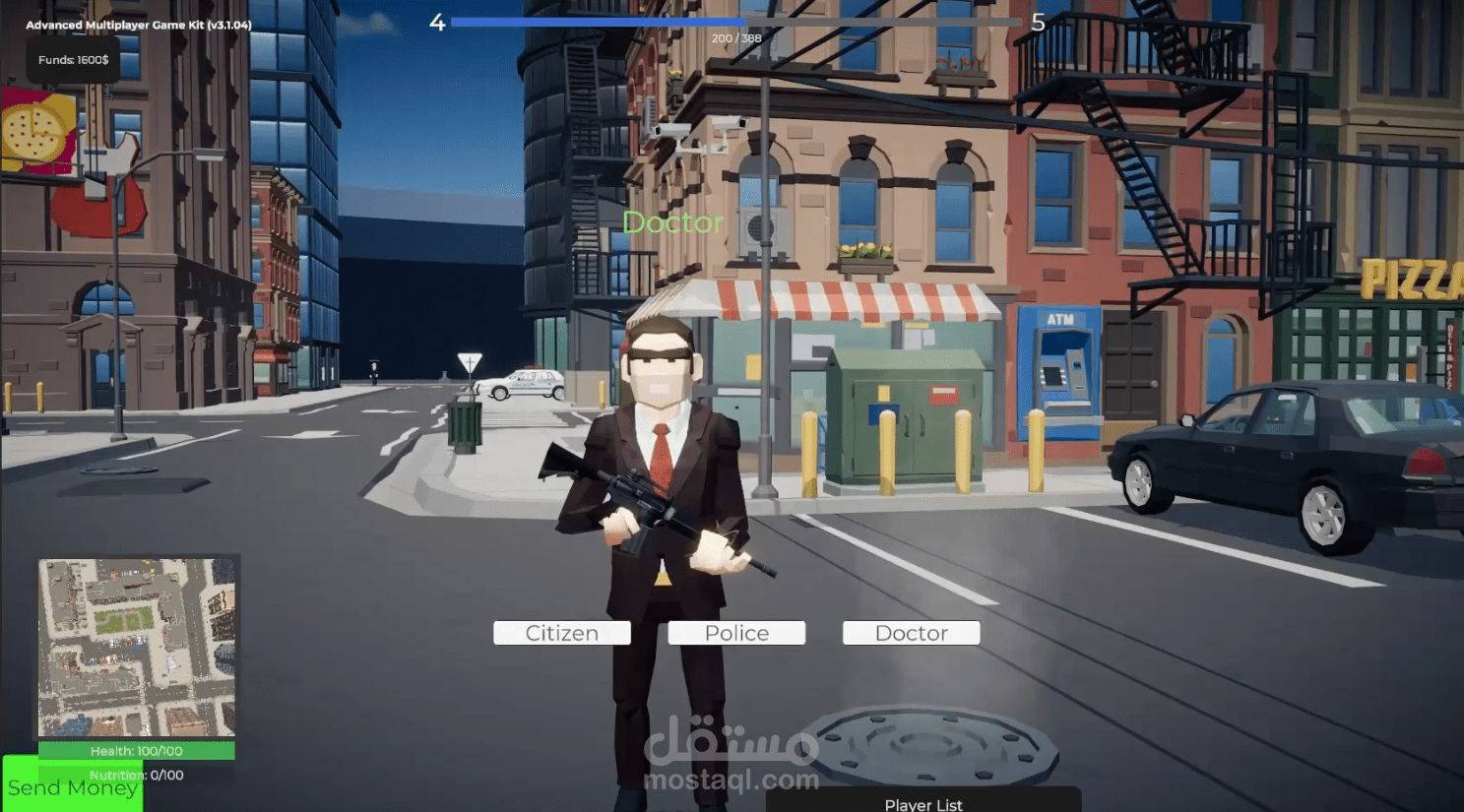Image resolution: width=1464 pixels, height=812 pixels.
Task: Click the city minimap
Action: 137,648
